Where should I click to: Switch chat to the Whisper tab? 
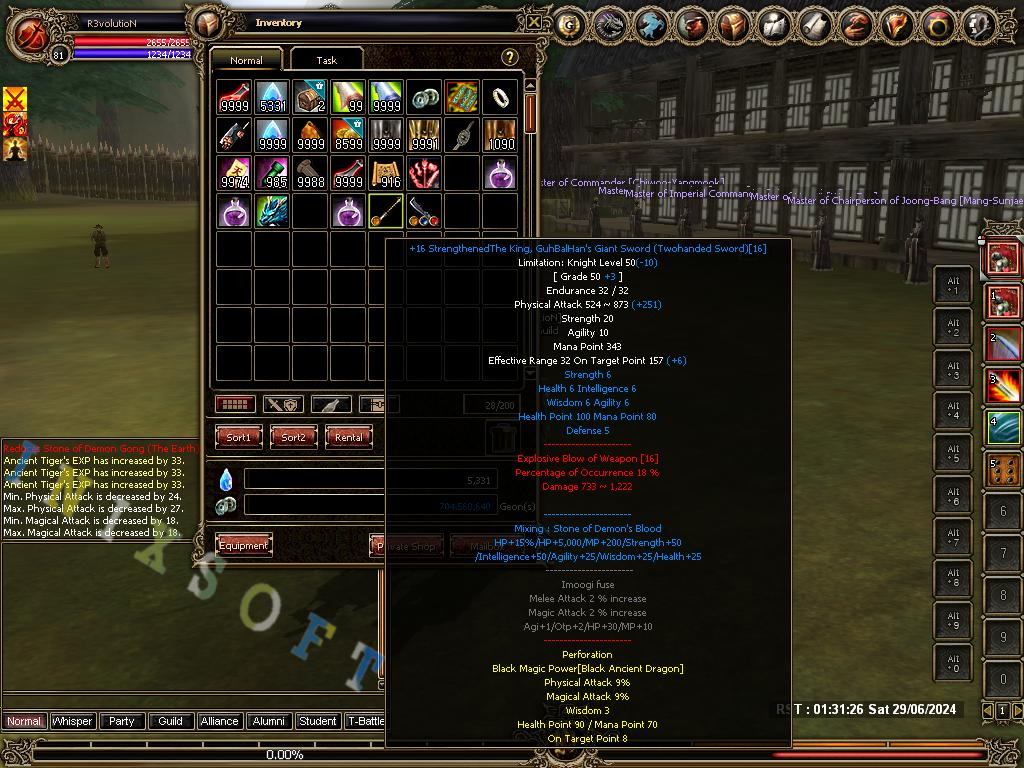[x=72, y=721]
